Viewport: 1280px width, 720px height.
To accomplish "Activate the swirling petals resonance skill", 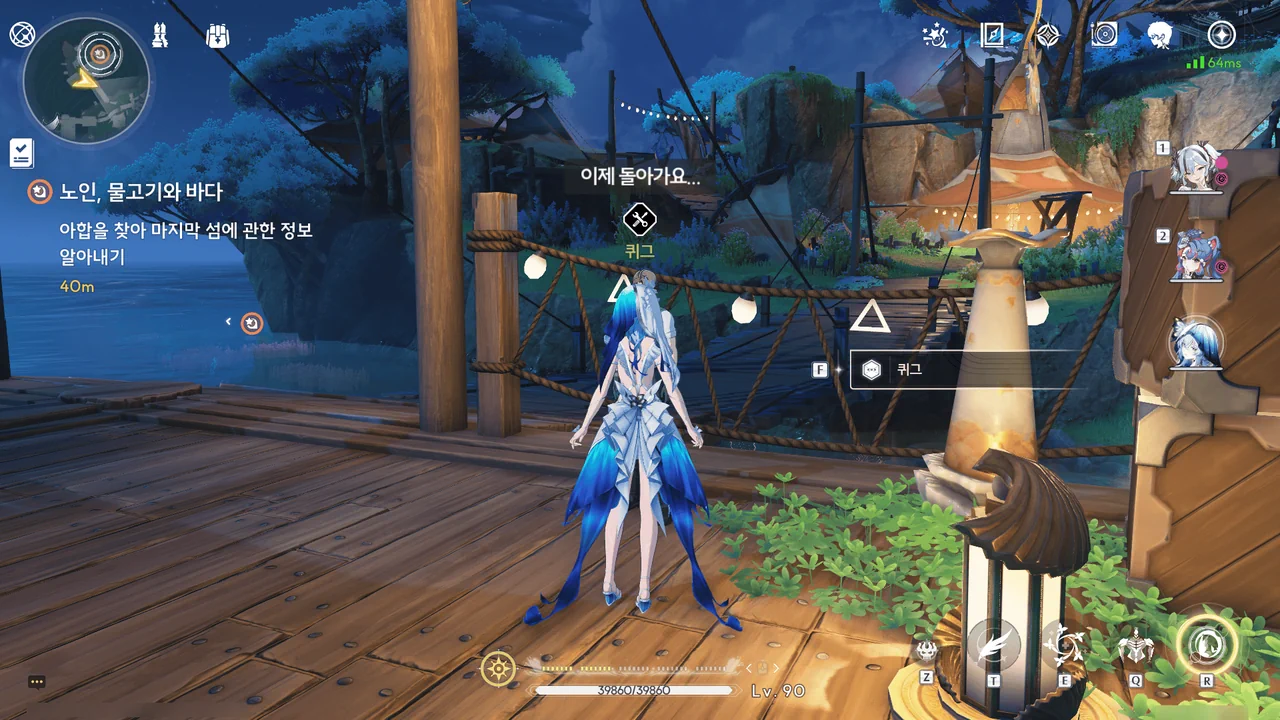I will [1062, 646].
